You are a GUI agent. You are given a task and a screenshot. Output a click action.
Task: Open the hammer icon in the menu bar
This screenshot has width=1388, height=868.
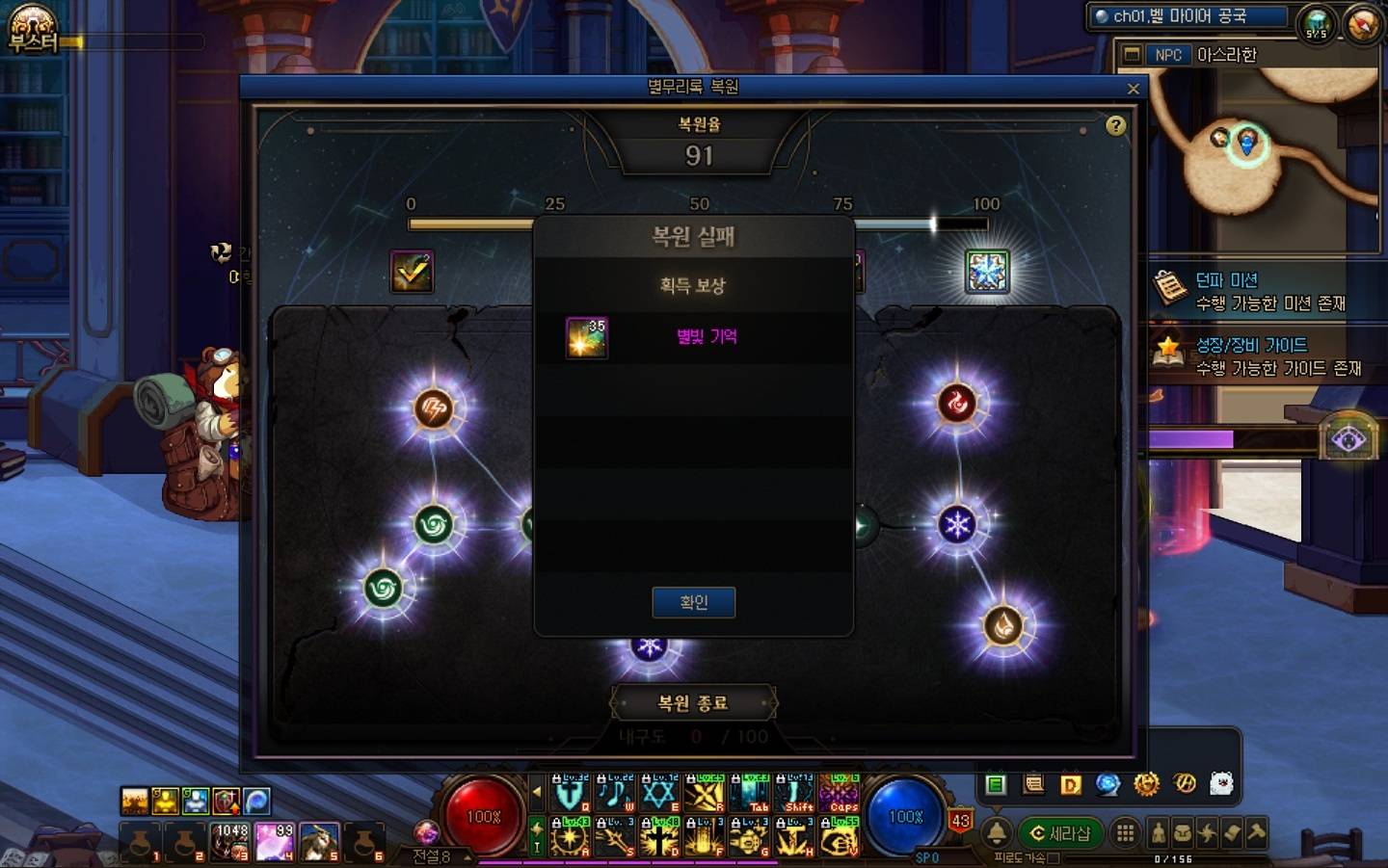[x=1256, y=833]
